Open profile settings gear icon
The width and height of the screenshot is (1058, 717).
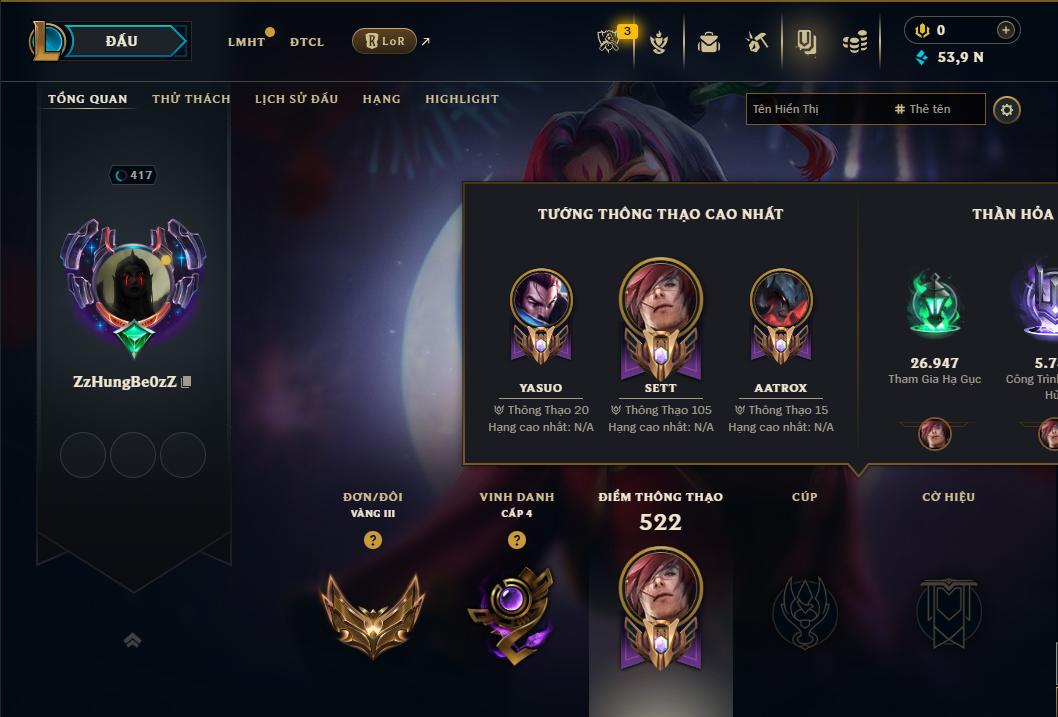(x=1007, y=109)
